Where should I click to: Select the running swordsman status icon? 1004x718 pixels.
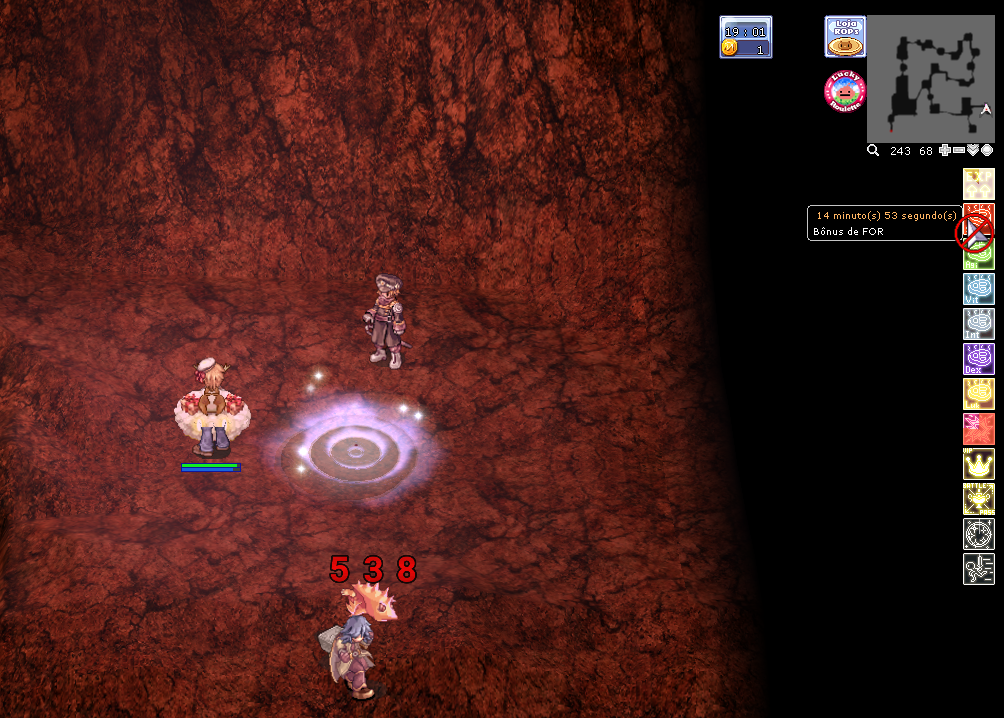[979, 569]
